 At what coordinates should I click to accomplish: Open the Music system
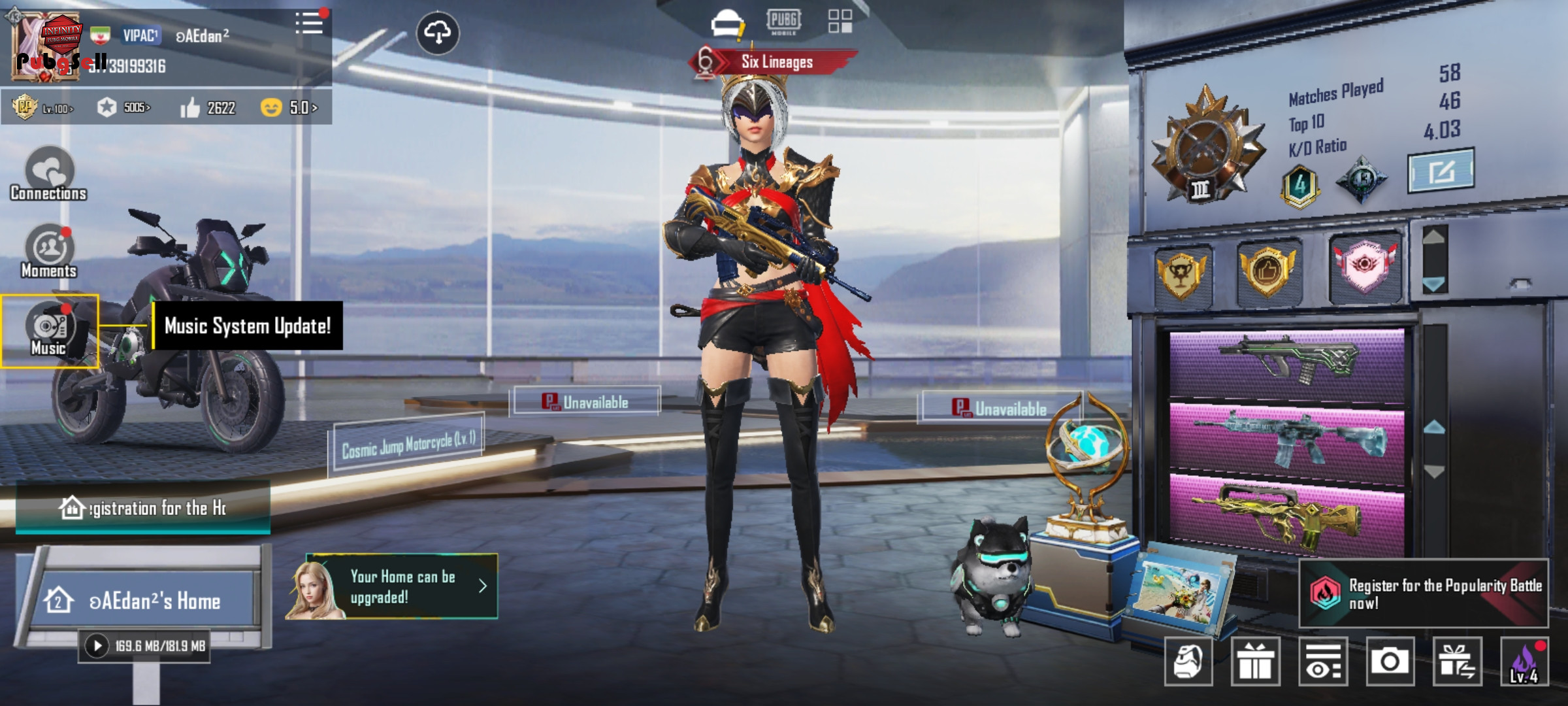coord(49,330)
